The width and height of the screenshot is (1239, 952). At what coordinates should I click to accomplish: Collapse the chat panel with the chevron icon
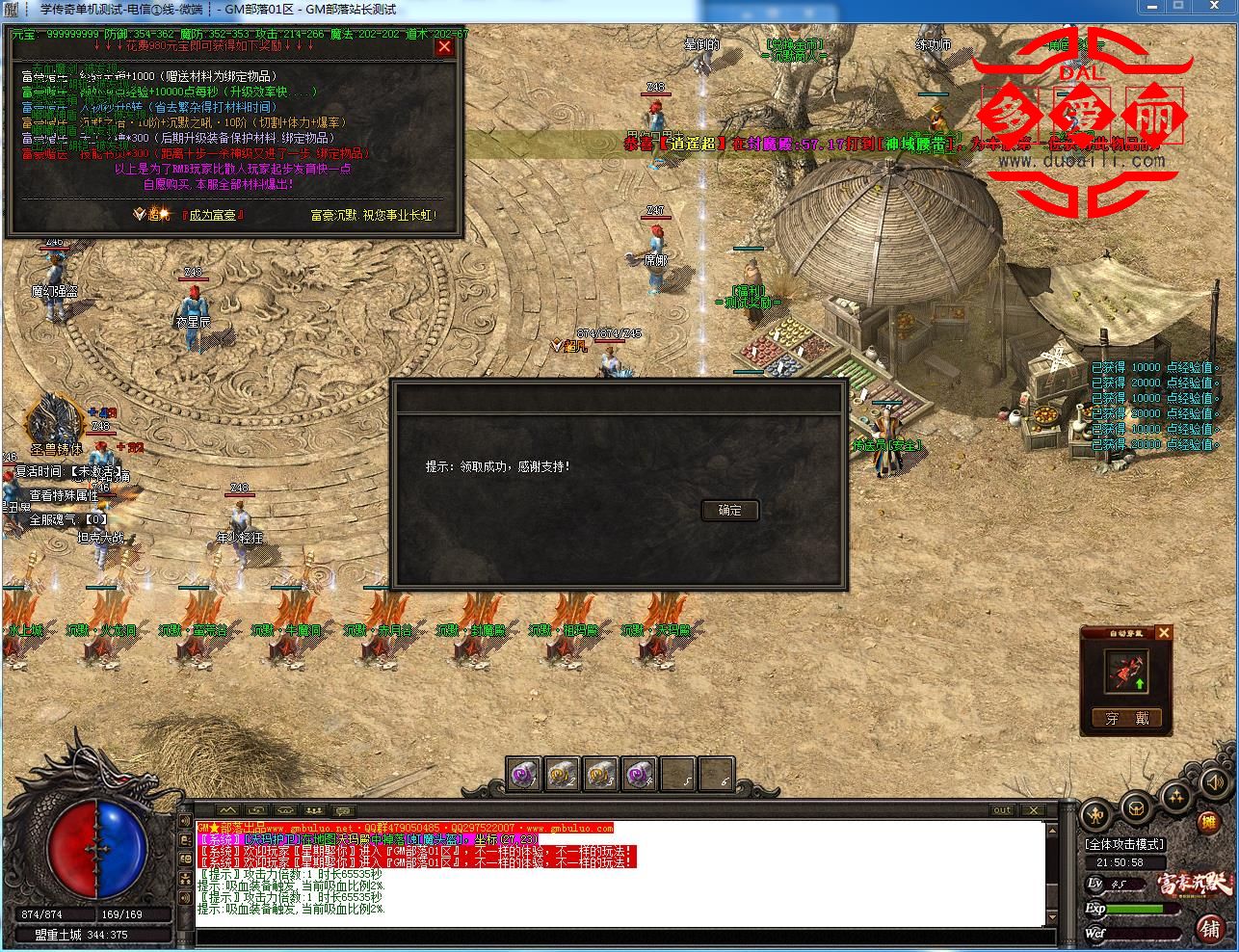point(229,810)
